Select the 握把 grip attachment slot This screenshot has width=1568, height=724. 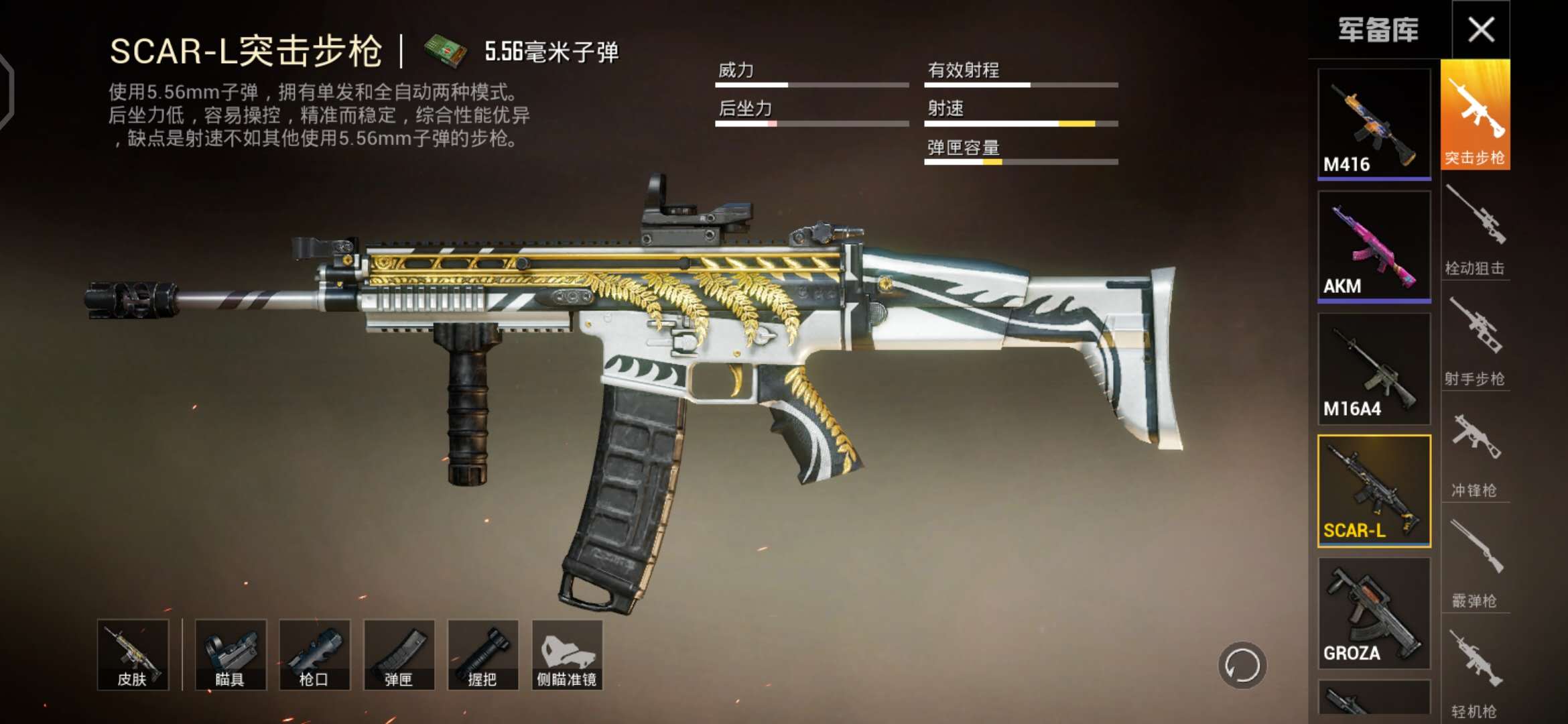(x=482, y=655)
